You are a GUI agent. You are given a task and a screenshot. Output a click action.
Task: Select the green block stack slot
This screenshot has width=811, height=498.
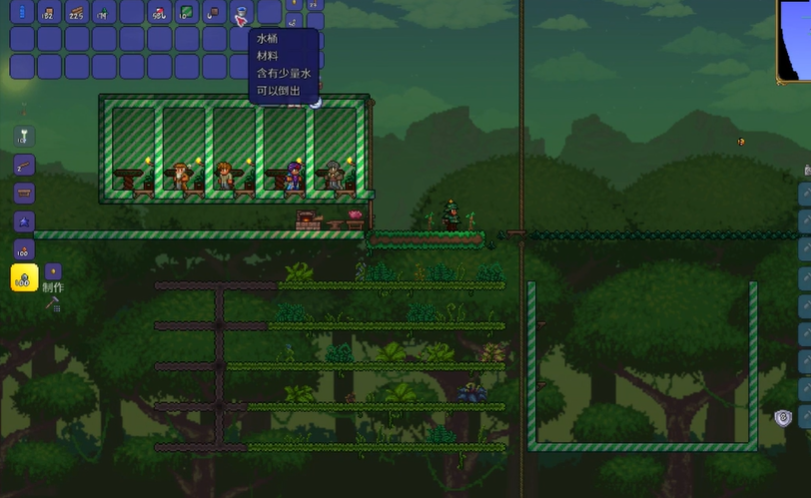[x=186, y=13]
